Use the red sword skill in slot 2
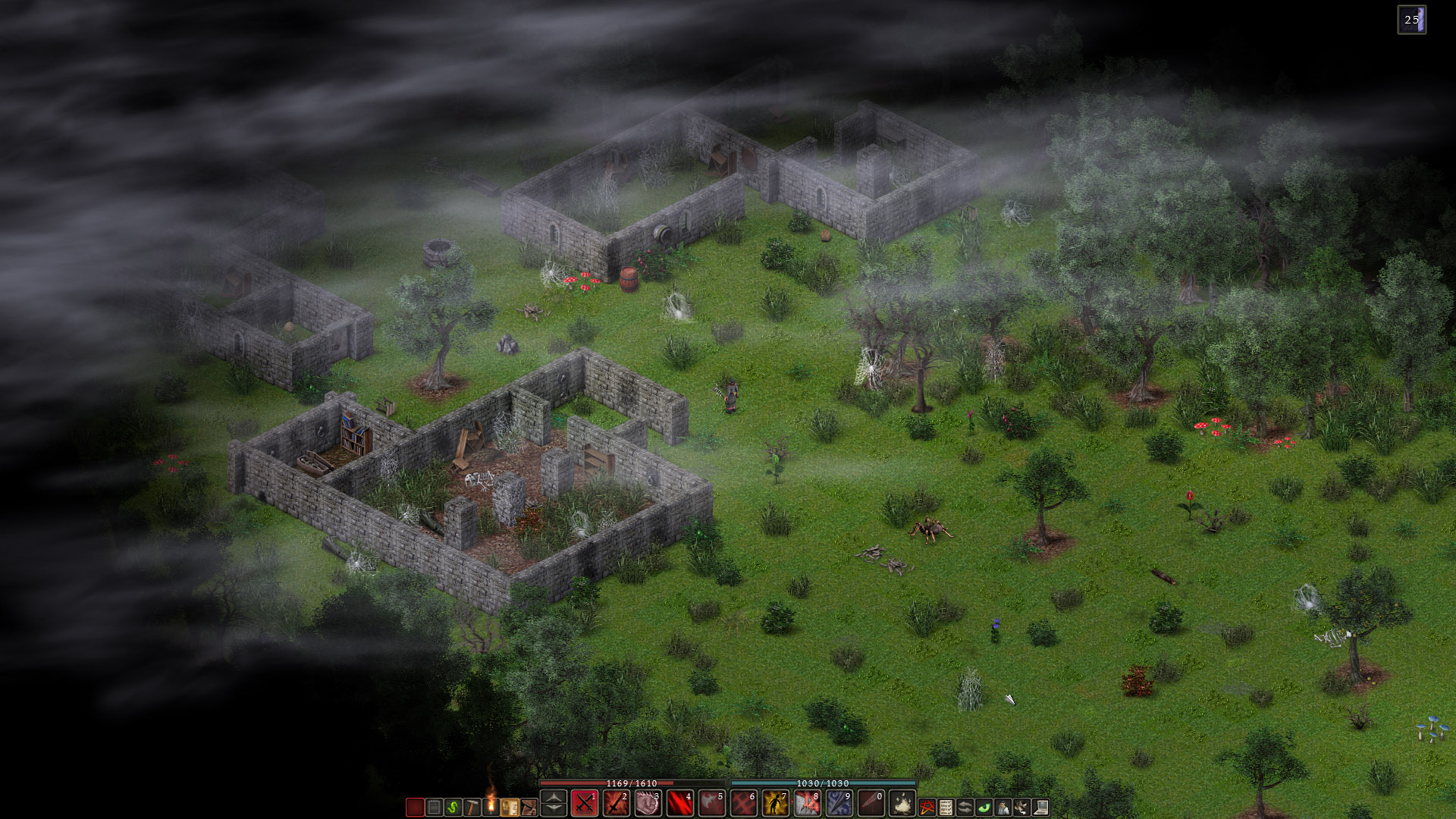Screen dimensions: 1456x819 pyautogui.click(x=616, y=803)
